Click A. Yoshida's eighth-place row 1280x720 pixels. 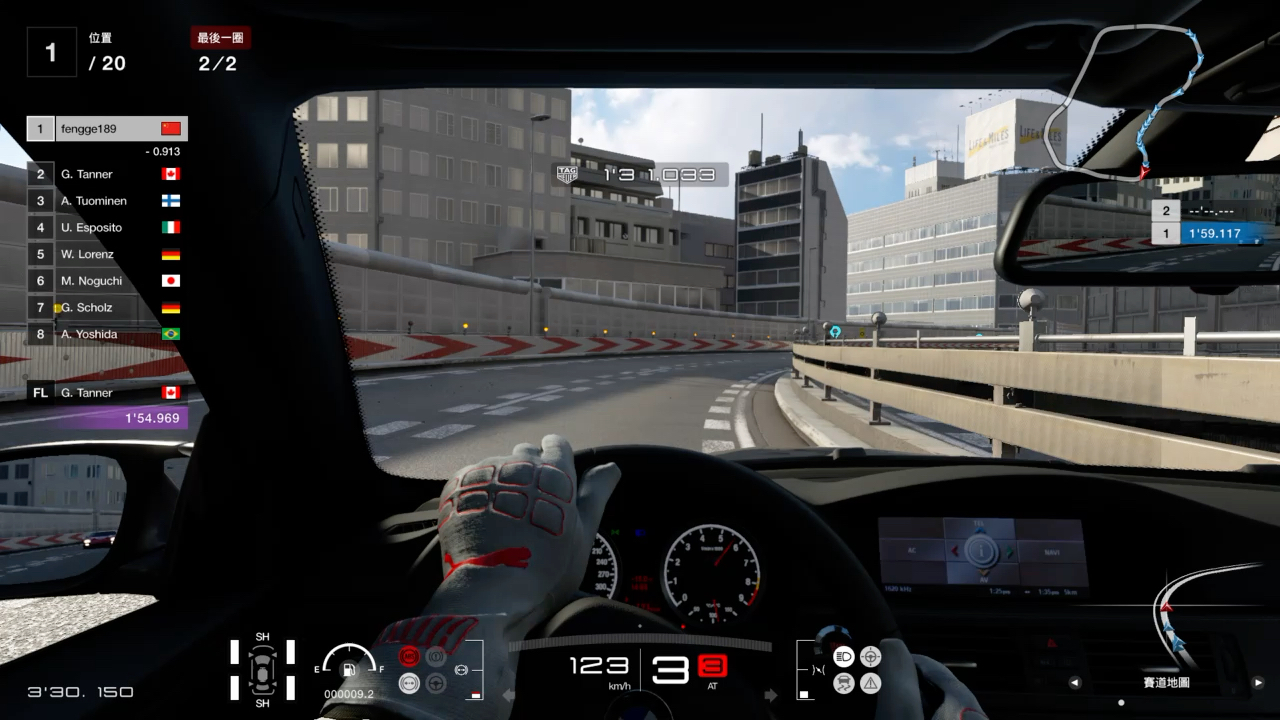click(x=107, y=334)
